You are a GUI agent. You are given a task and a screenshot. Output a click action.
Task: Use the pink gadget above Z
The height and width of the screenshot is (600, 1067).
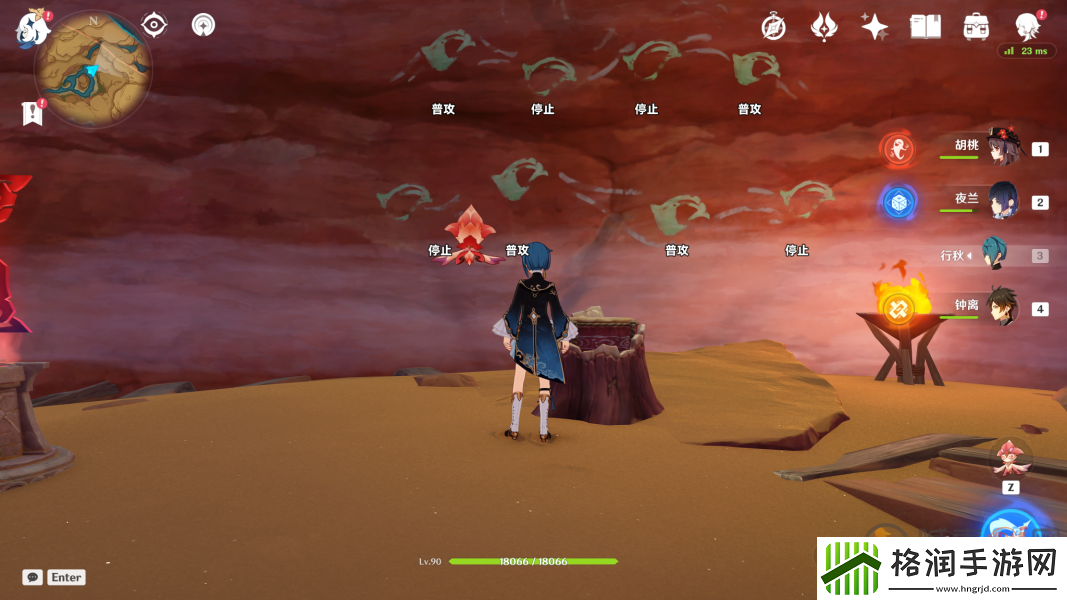click(1010, 458)
